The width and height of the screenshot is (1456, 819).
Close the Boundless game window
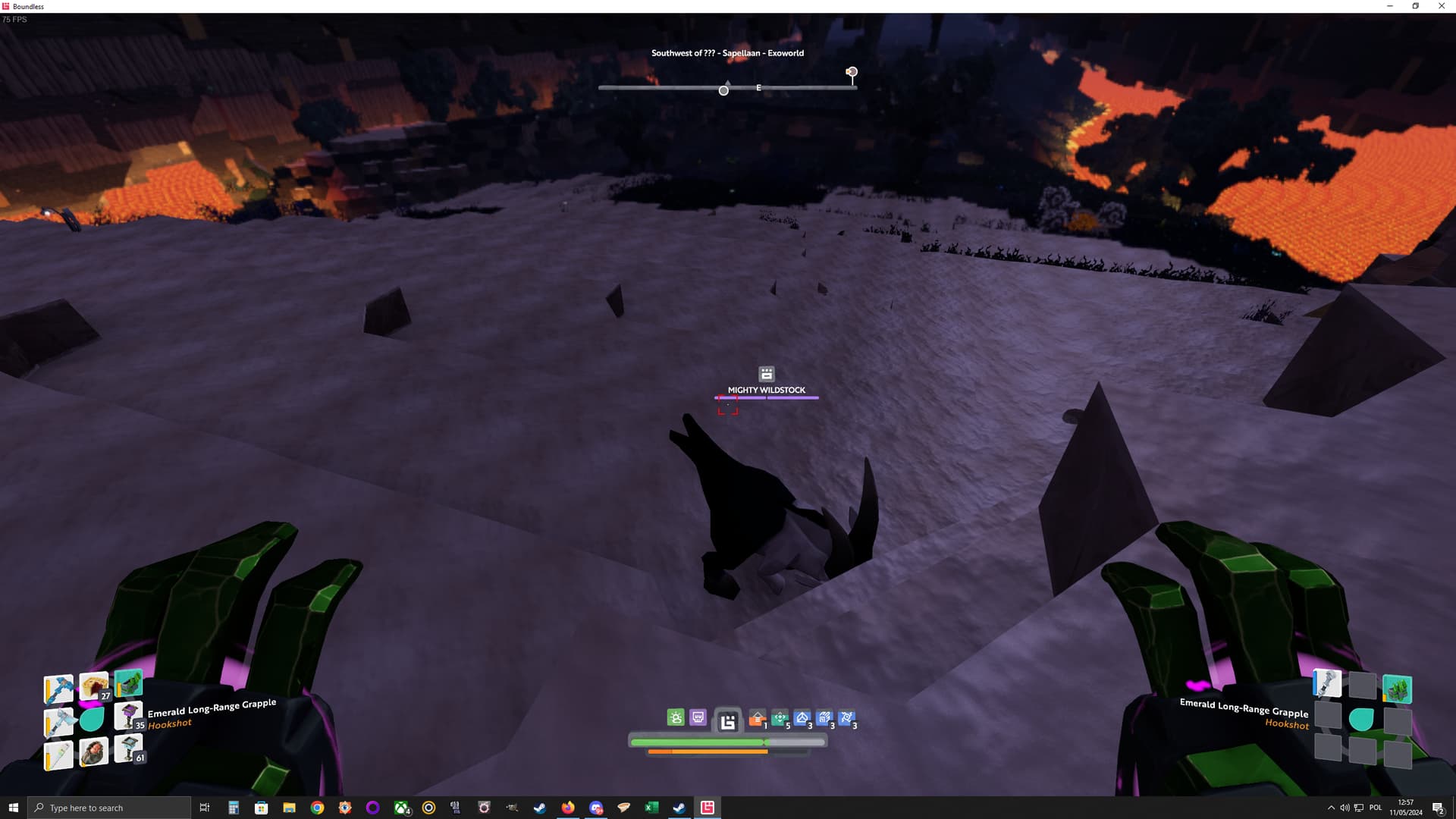click(1441, 6)
